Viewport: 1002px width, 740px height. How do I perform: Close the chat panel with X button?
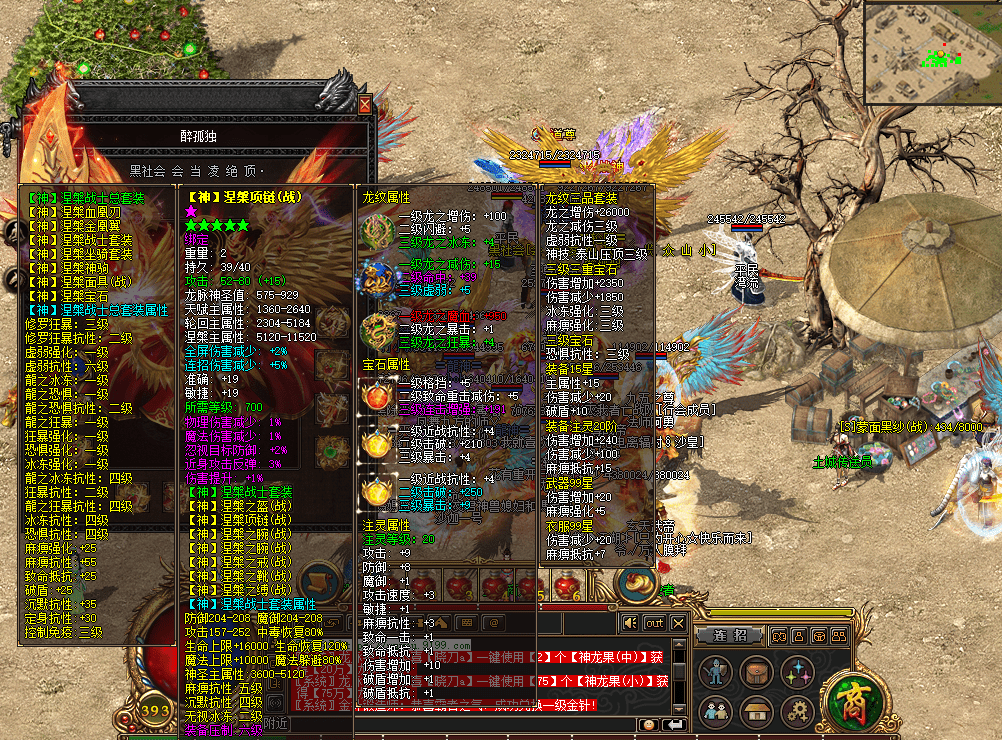pos(678,623)
